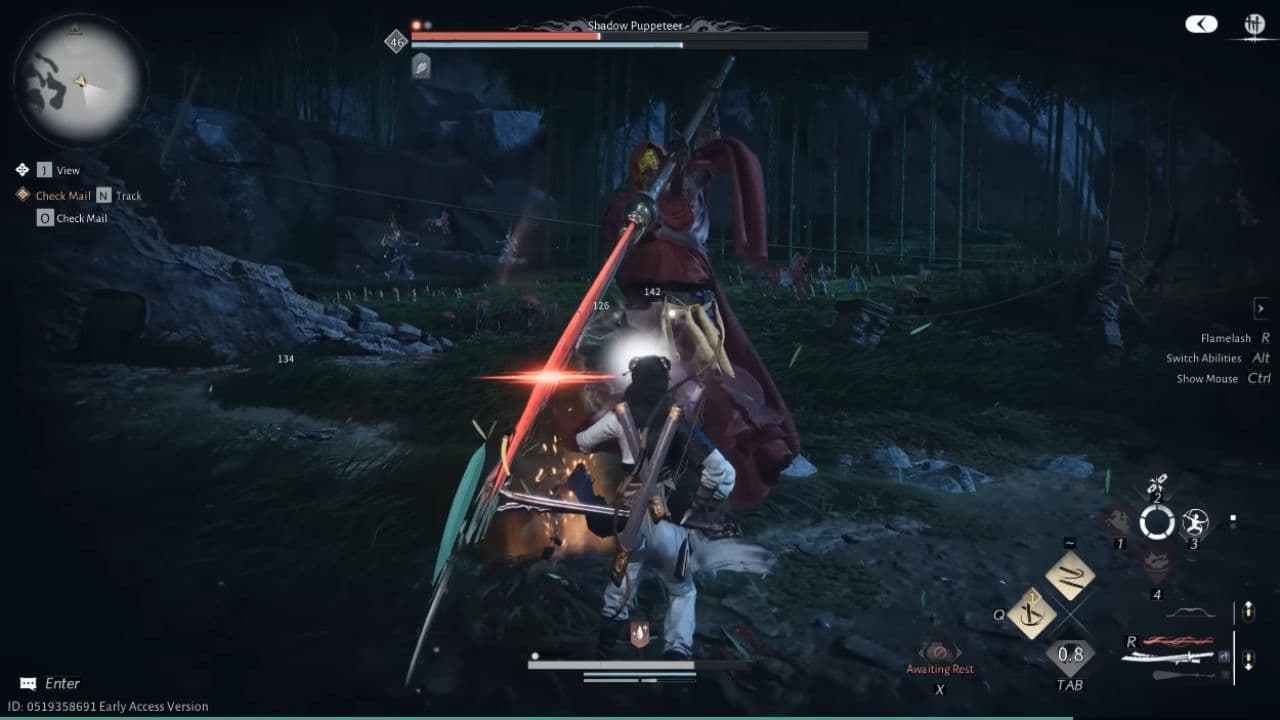Screen dimensions: 1280x720
Task: Collapse the top-right arrow panel
Action: pos(1200,24)
